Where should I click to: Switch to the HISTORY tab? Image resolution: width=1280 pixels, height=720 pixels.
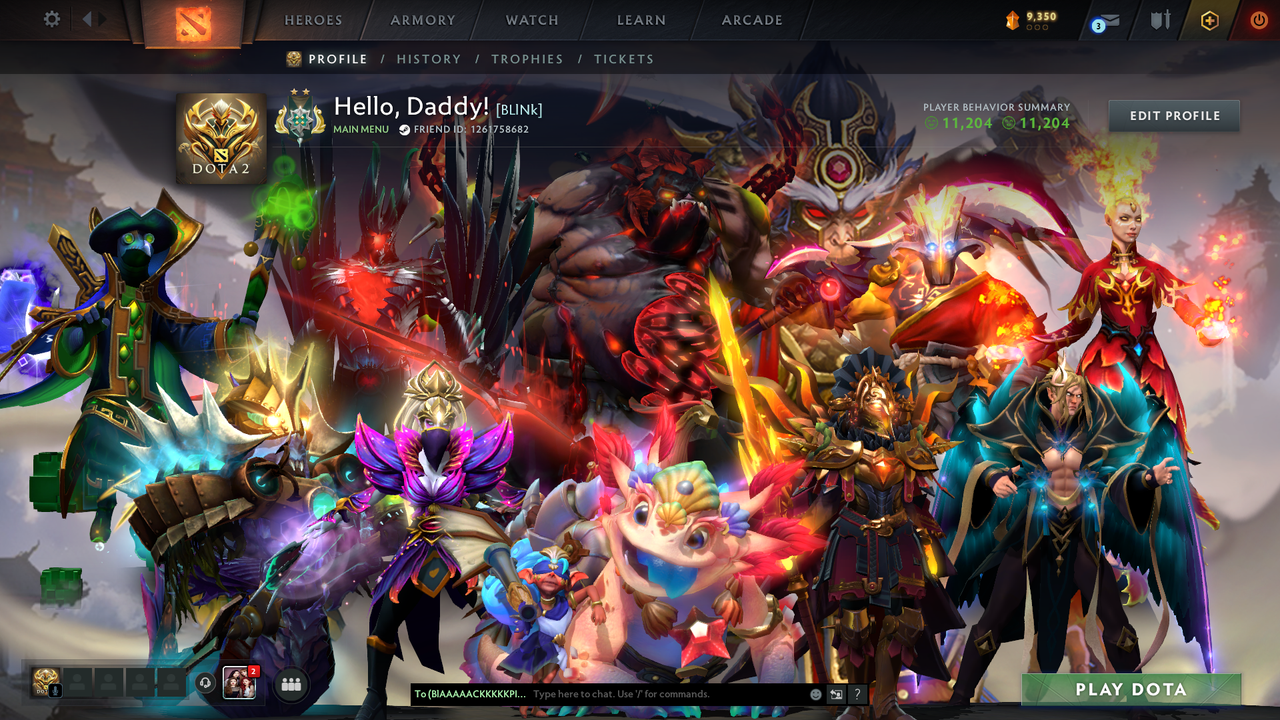tap(428, 59)
